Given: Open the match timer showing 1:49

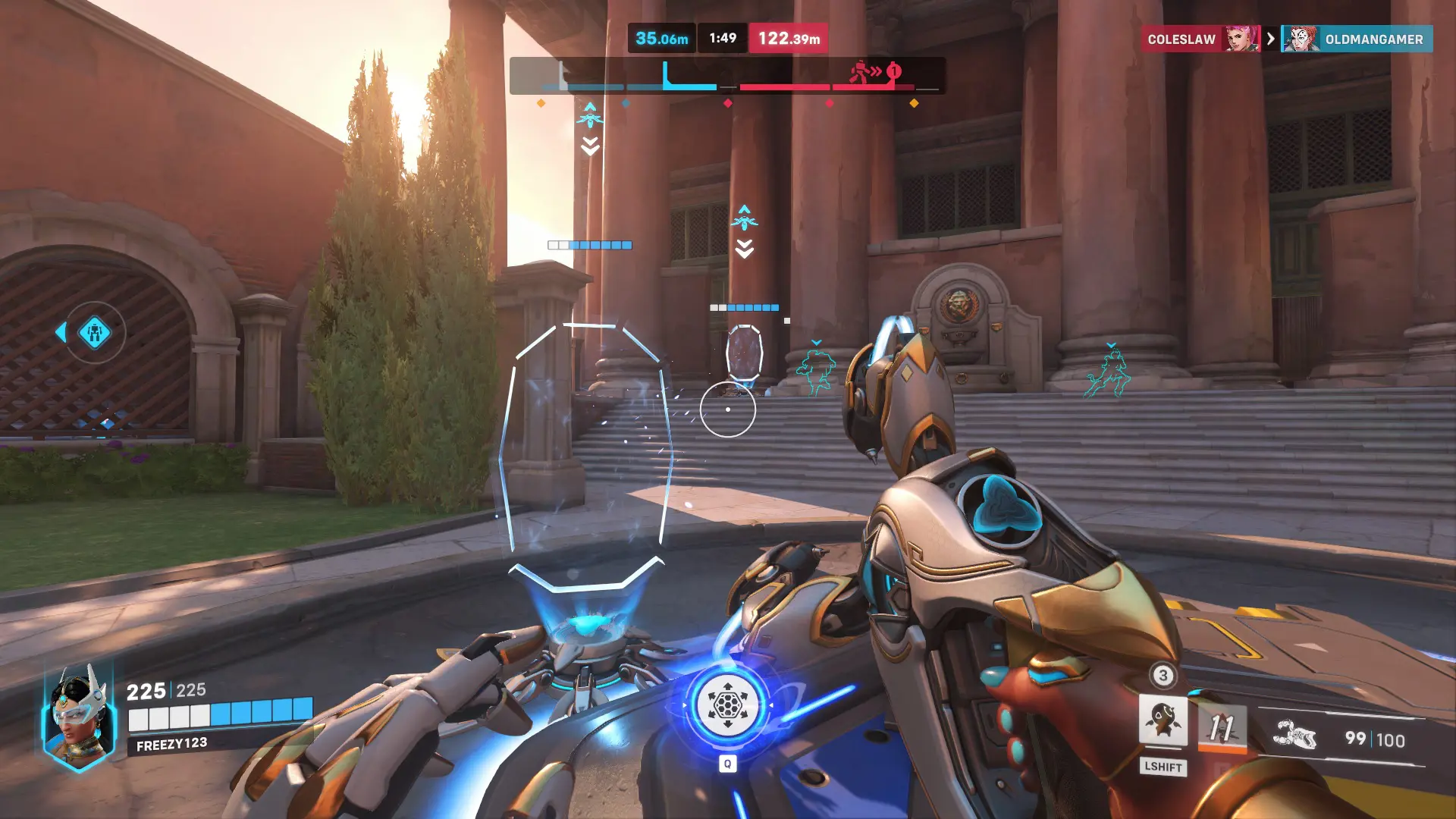Looking at the screenshot, I should (x=722, y=36).
